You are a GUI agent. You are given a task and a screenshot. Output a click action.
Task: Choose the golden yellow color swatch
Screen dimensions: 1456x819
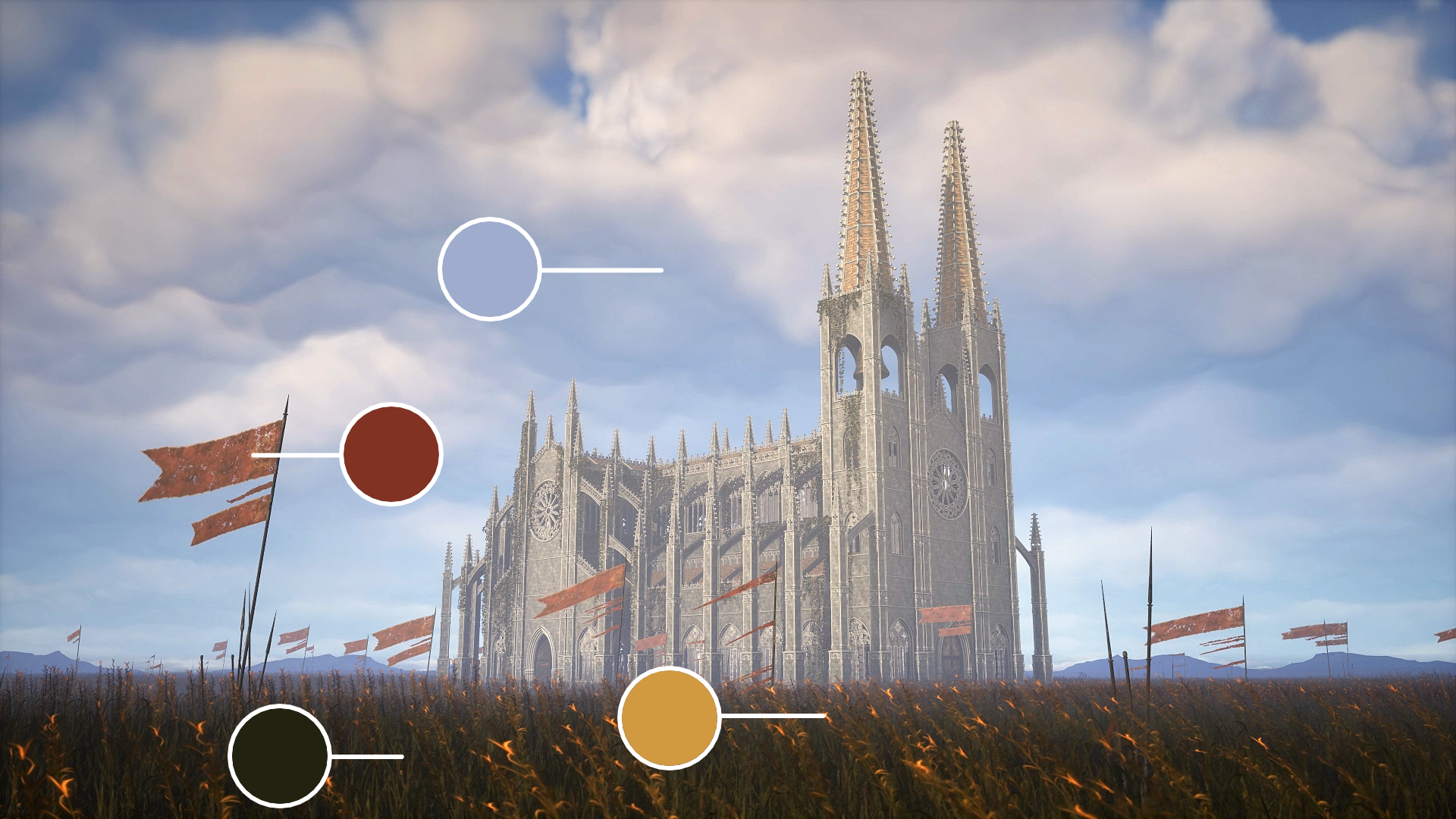(x=669, y=717)
